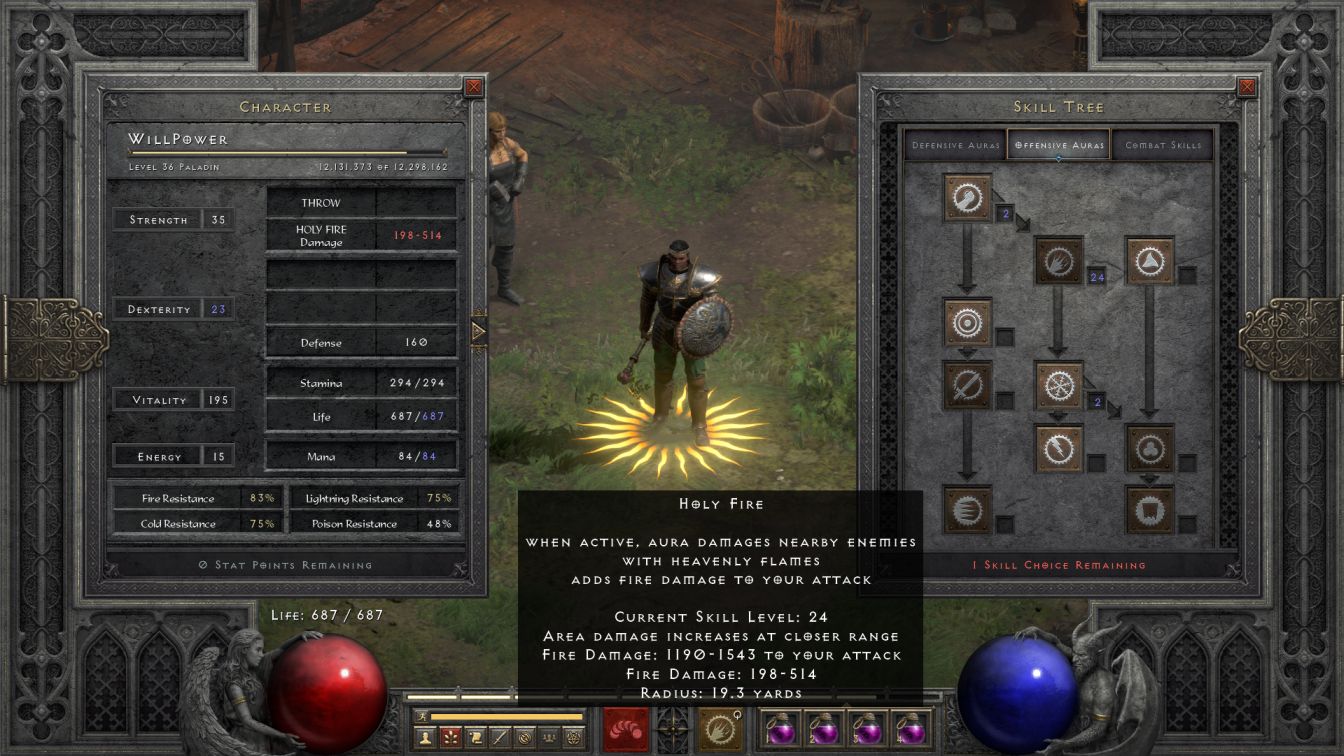Toggle the run/walk icon

pyautogui.click(x=420, y=716)
